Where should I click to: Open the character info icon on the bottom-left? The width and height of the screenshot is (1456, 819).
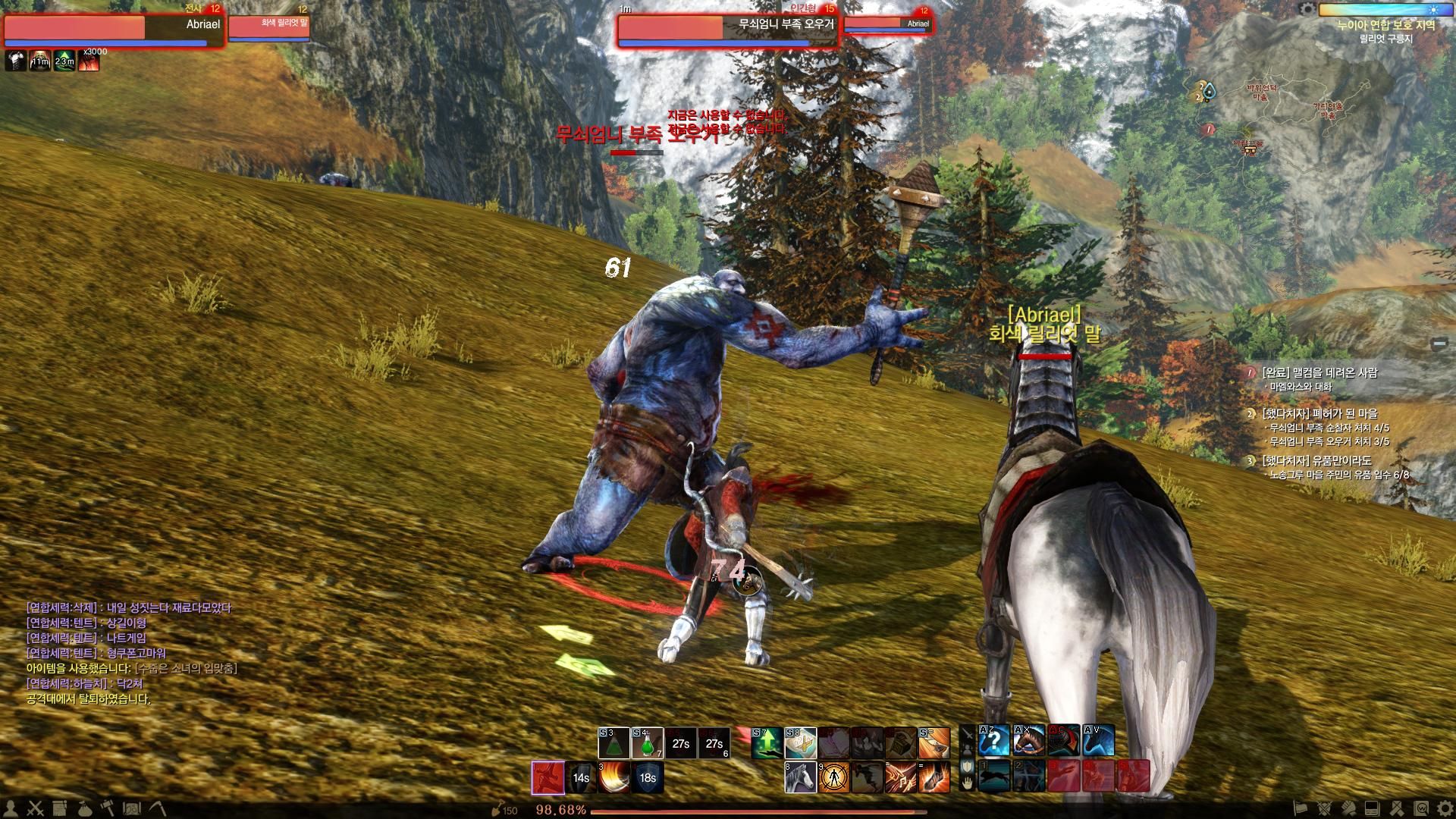coord(11,807)
